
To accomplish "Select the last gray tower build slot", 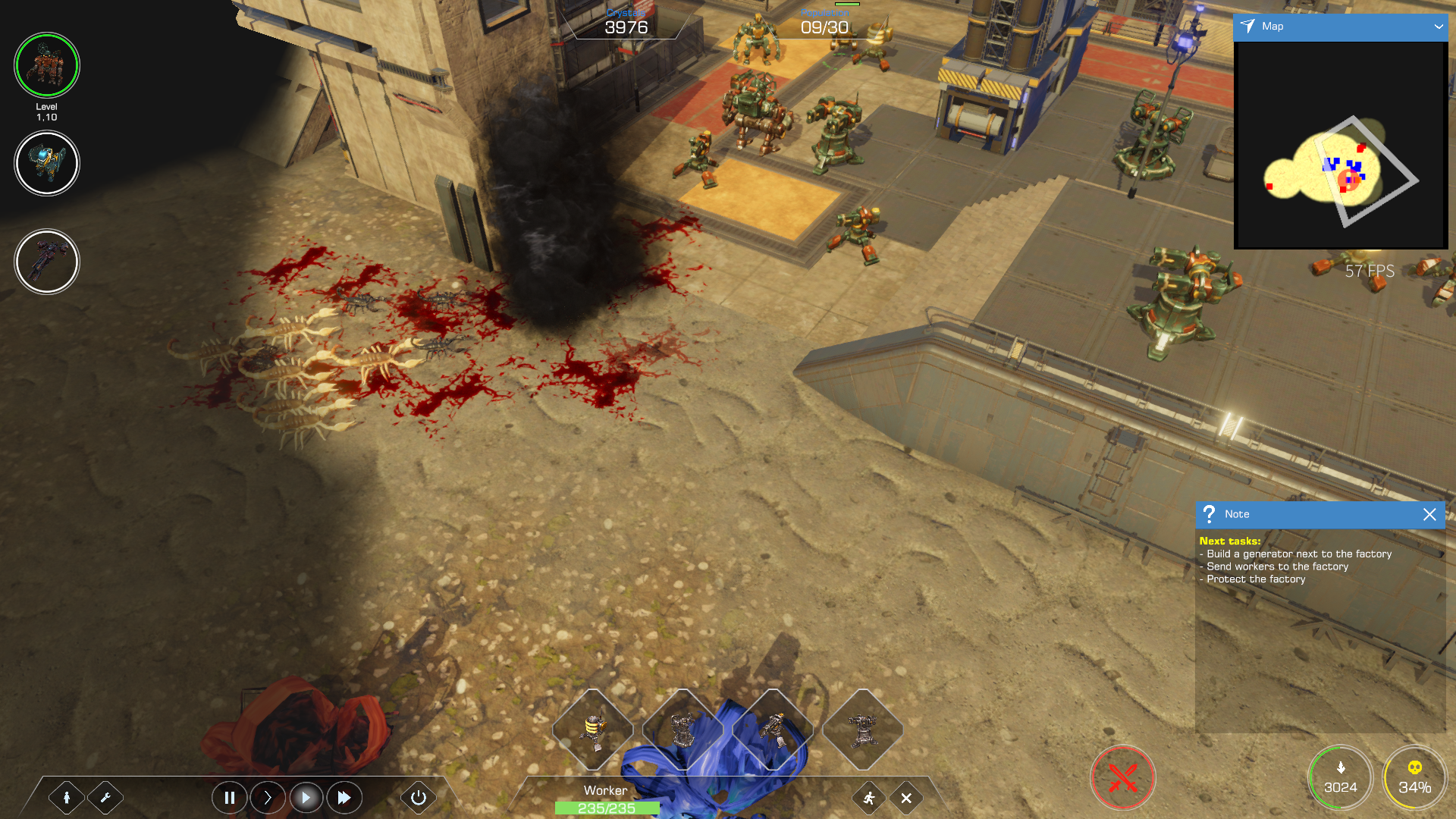I will pyautogui.click(x=863, y=730).
